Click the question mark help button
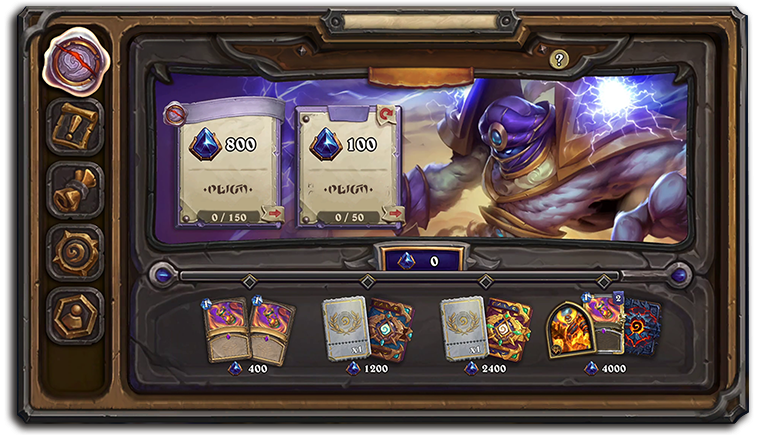Viewport: 760px width, 435px height. point(559,60)
